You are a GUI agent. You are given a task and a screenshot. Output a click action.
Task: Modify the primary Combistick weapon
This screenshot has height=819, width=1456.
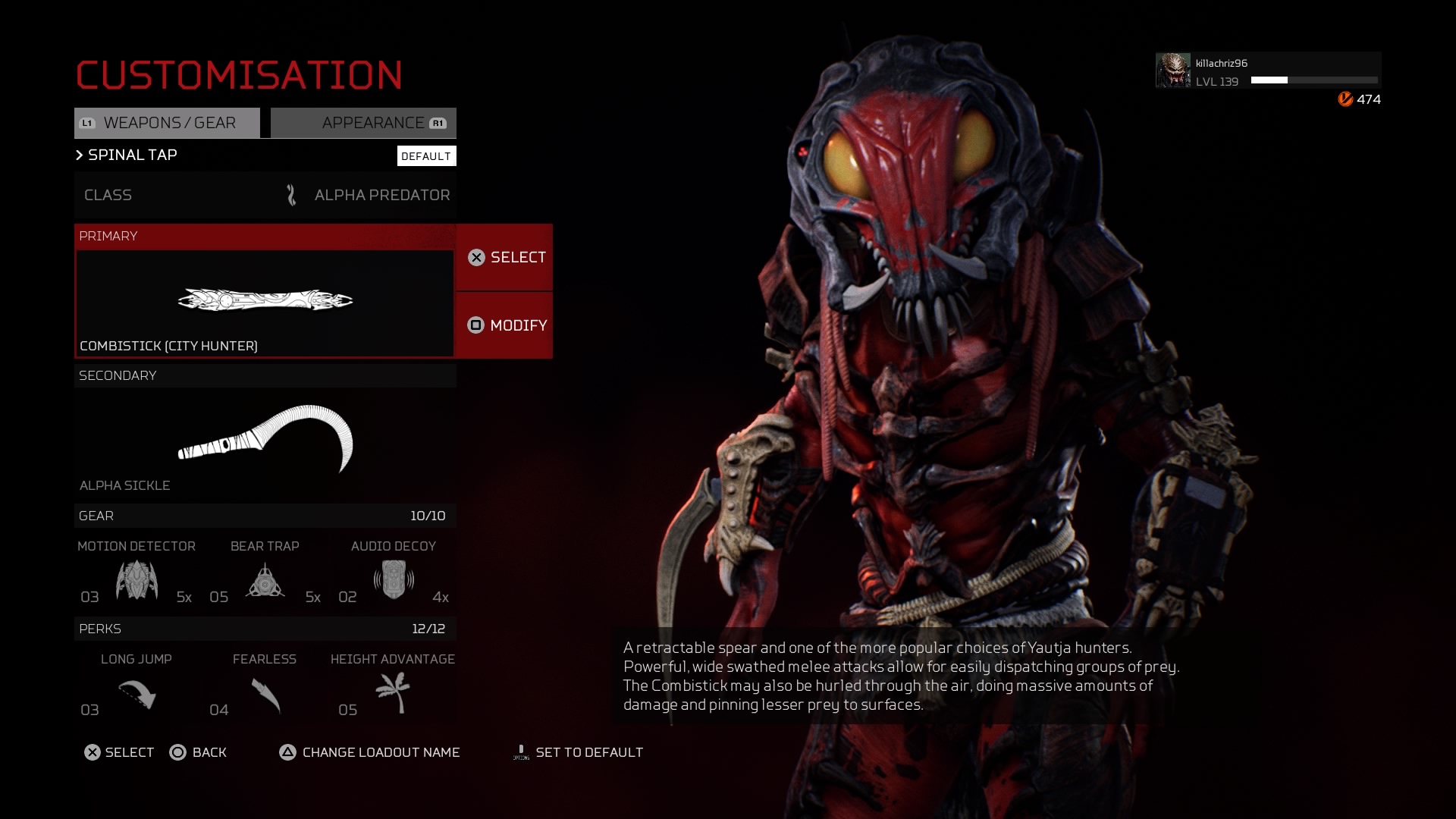click(505, 325)
